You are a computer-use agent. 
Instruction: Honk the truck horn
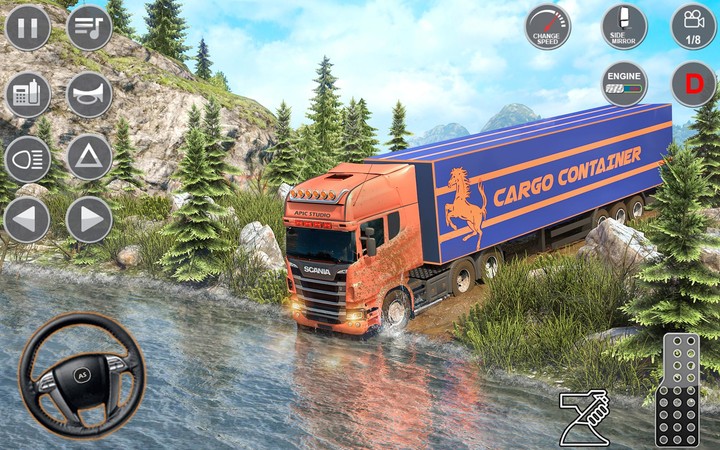[89, 95]
